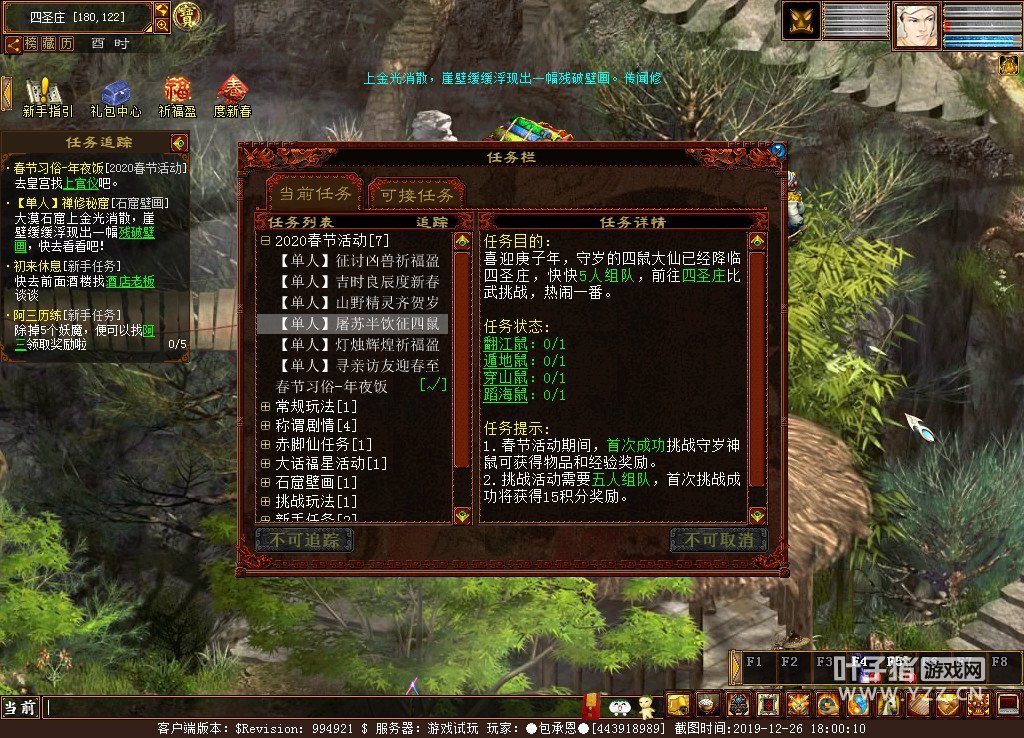Viewport: 1024px width, 738px height.
Task: Close the 任务栏 quest window
Action: click(x=778, y=150)
